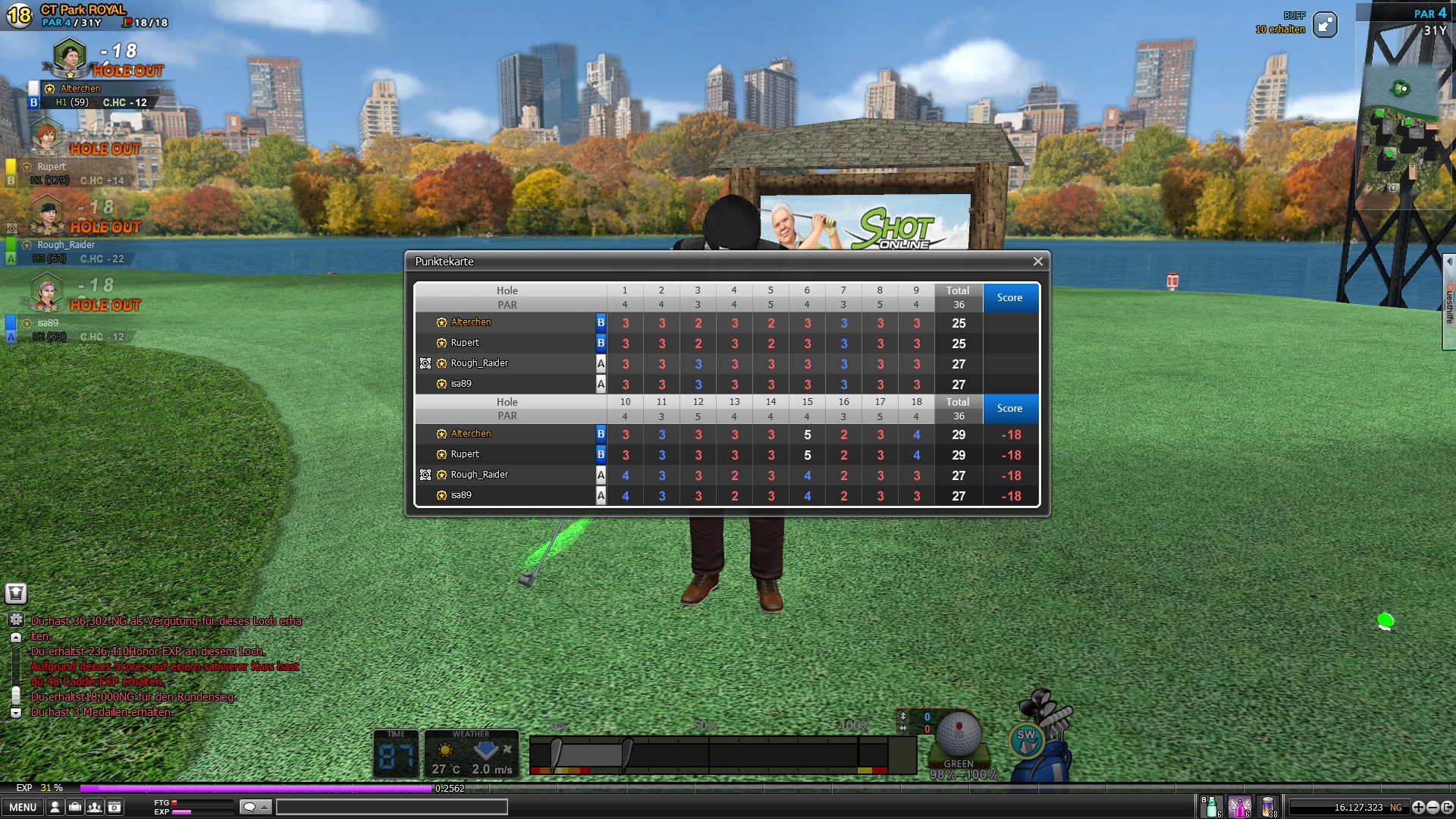Use the winged pink bottle item

1239,808
